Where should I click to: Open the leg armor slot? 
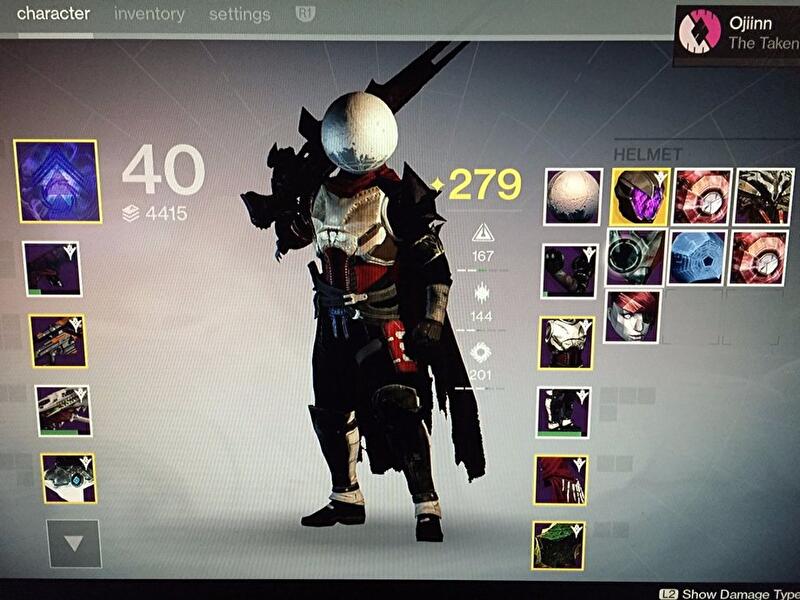pos(563,413)
